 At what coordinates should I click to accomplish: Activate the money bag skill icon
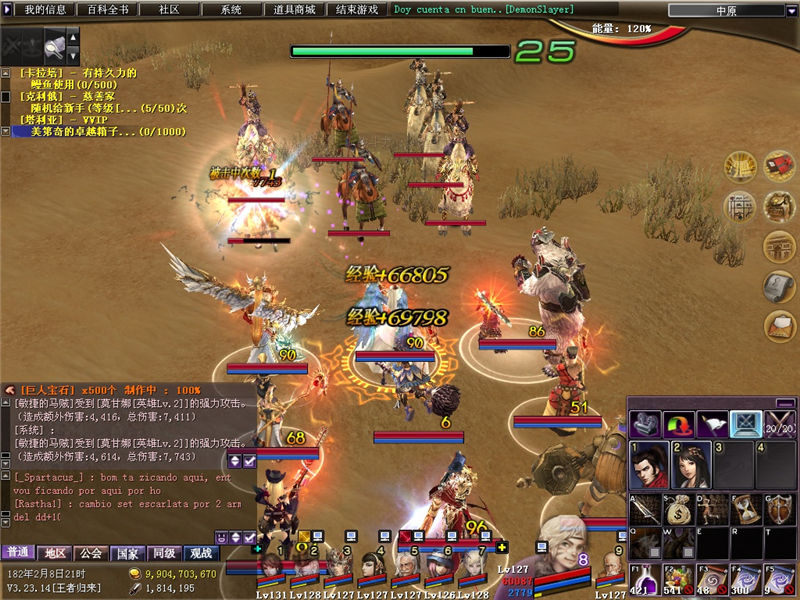678,509
